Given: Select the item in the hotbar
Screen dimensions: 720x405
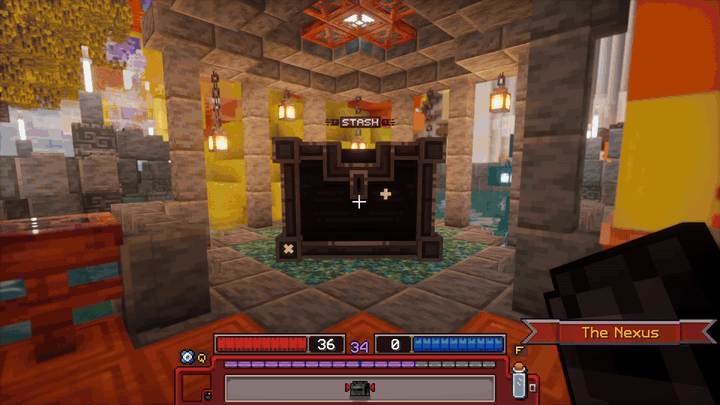Looking at the screenshot, I should (x=359, y=388).
